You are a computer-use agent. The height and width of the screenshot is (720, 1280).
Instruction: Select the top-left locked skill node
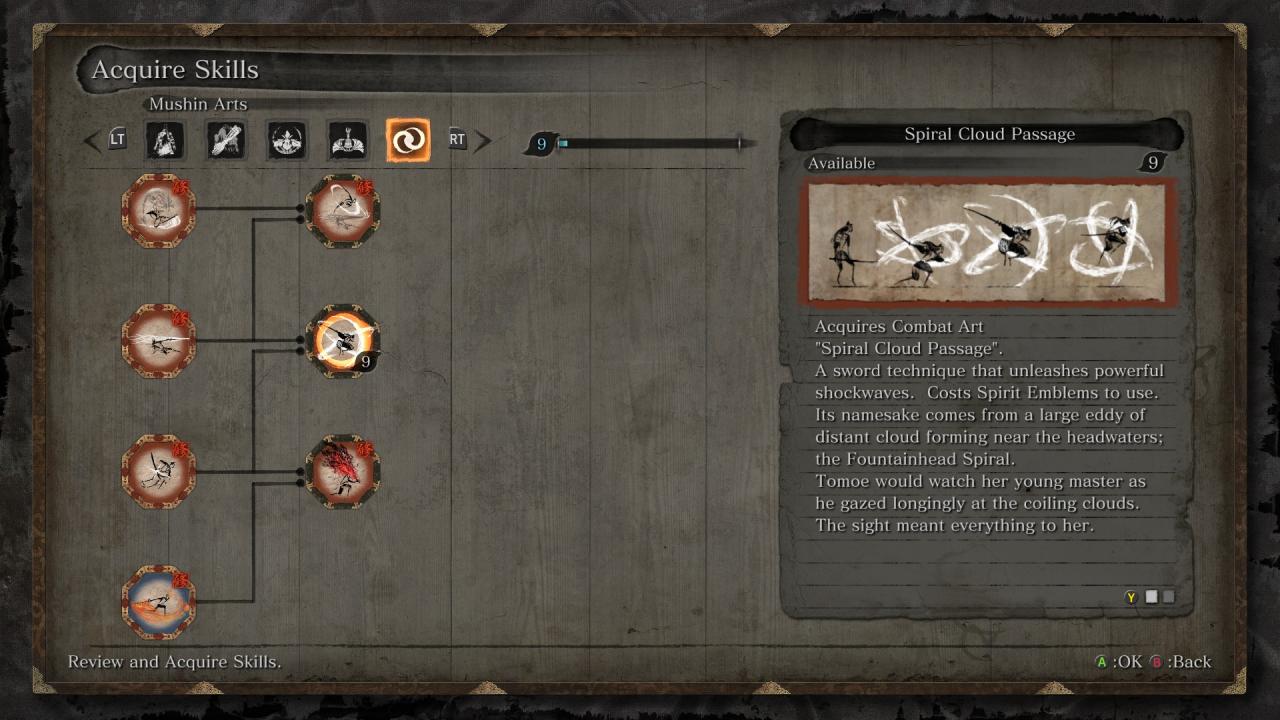[x=158, y=212]
